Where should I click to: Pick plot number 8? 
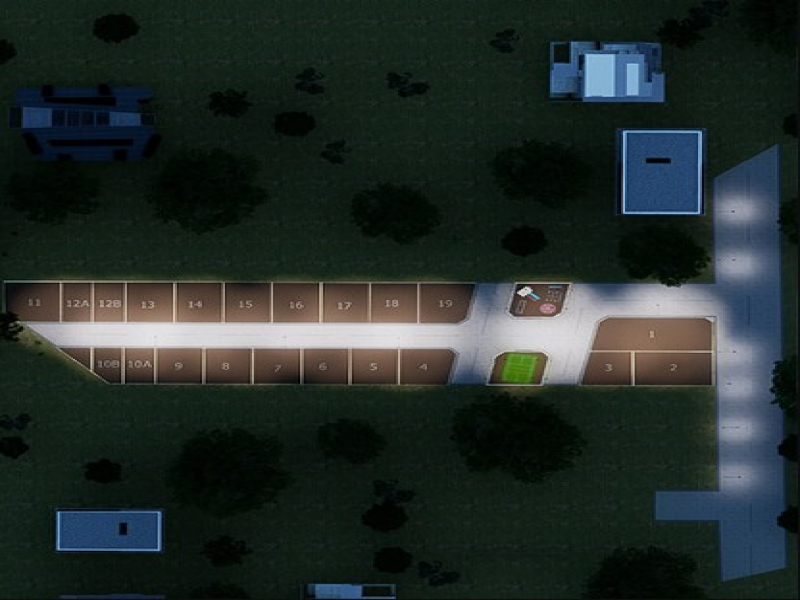(226, 366)
